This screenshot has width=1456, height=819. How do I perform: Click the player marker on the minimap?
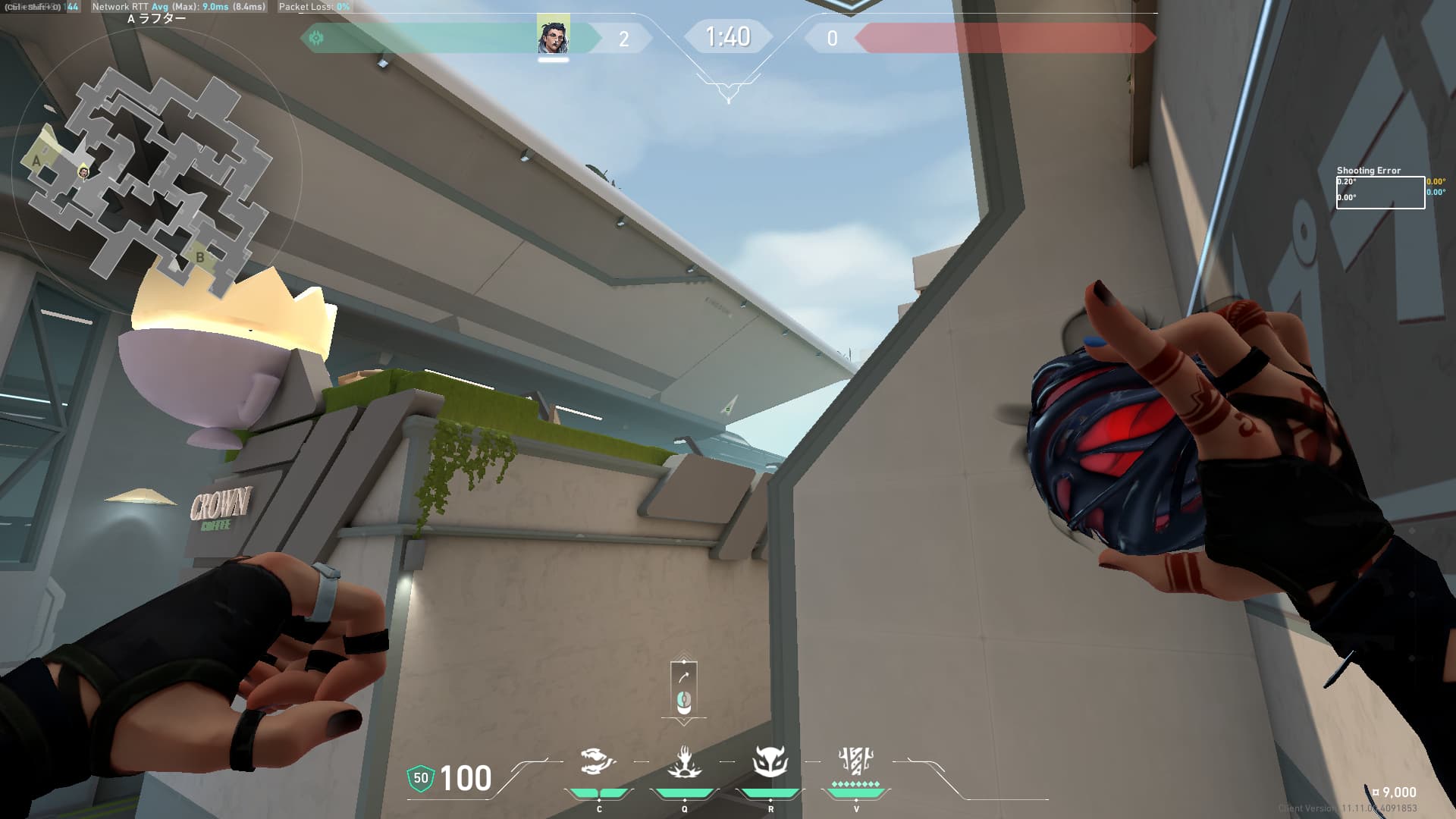[x=84, y=173]
